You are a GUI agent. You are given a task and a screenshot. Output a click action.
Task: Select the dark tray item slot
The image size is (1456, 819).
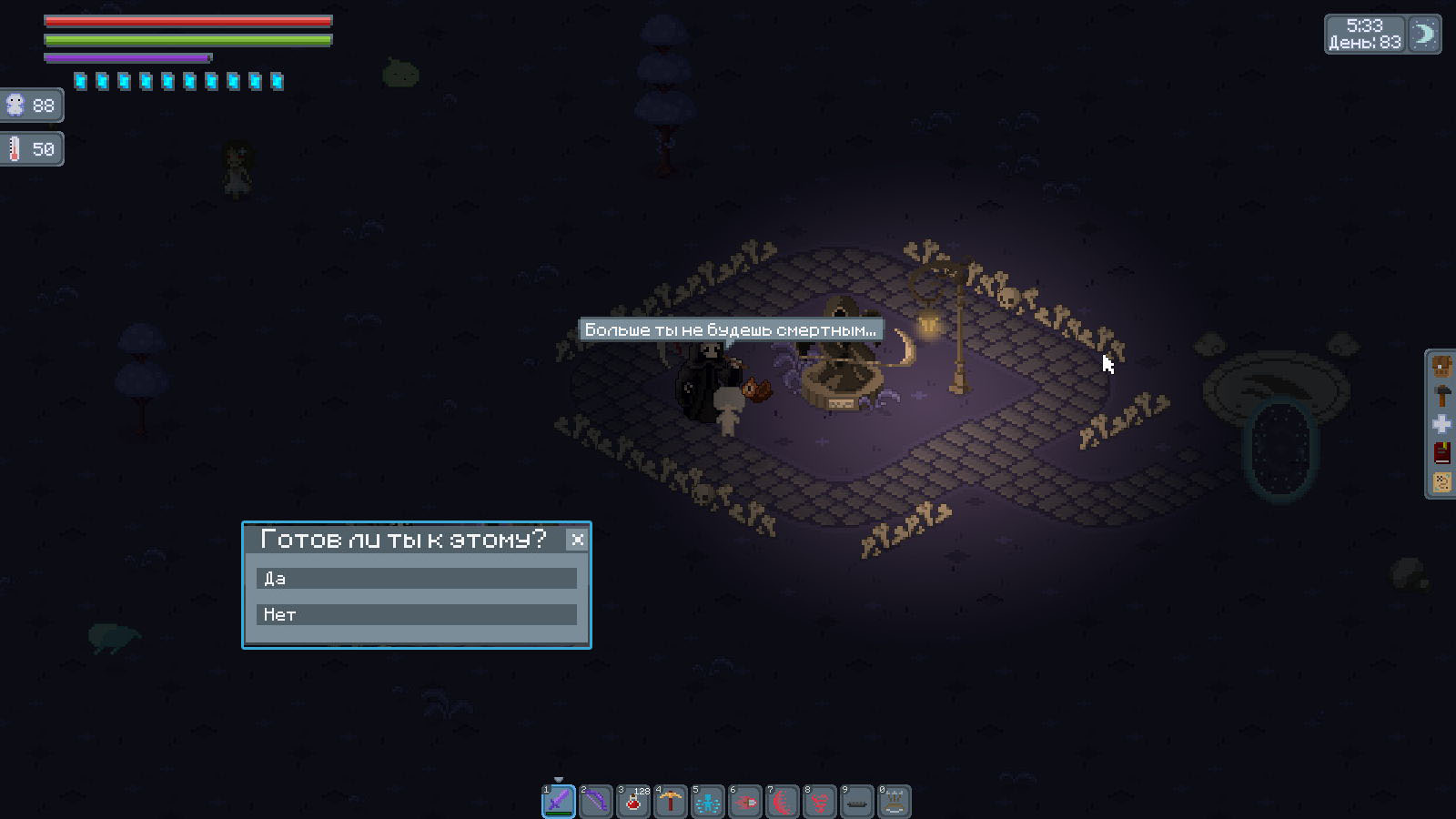click(857, 802)
